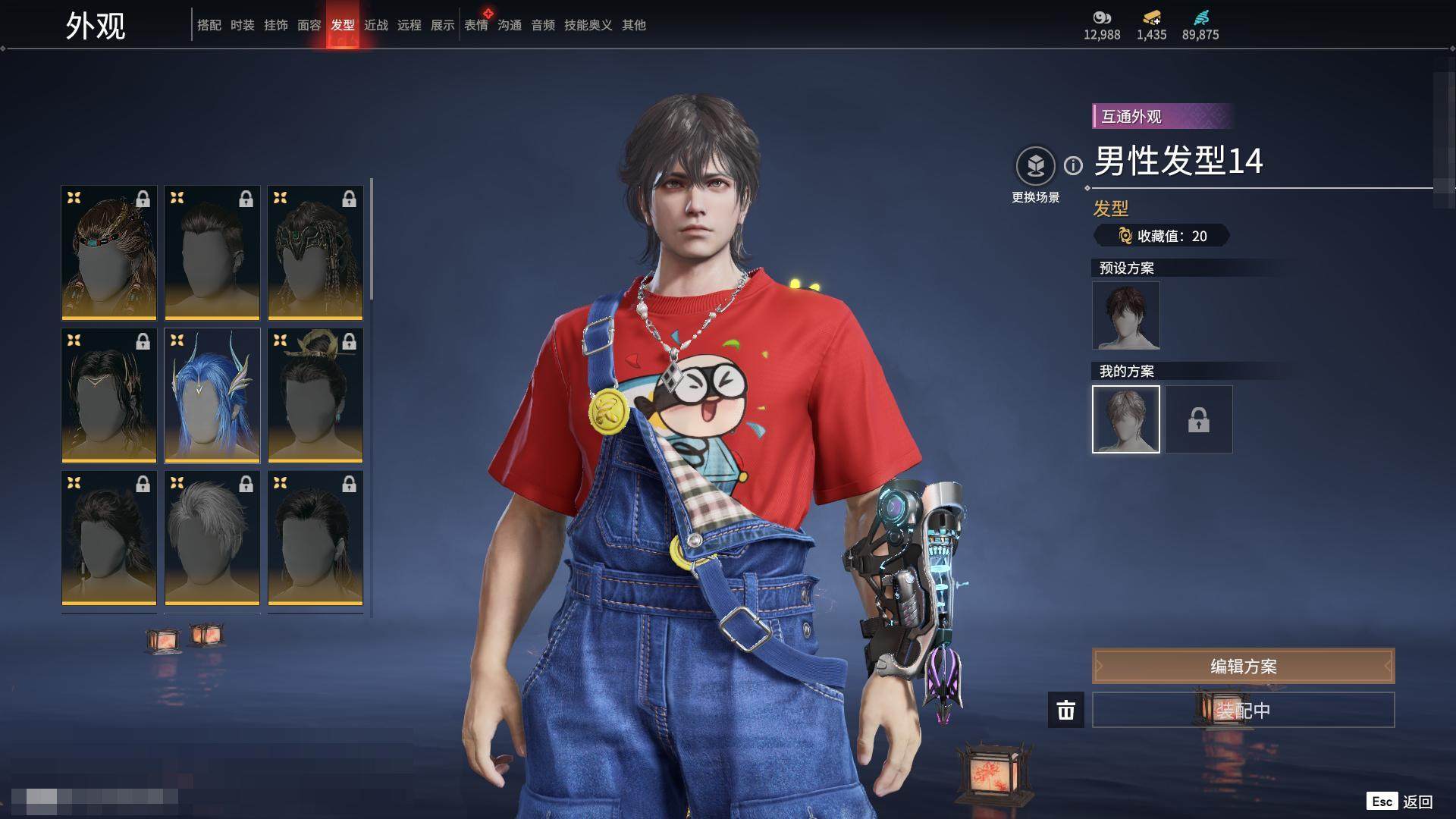Image resolution: width=1456 pixels, height=819 pixels.
Task: Pick the hairstyle with teal gem headband
Action: pos(109,253)
